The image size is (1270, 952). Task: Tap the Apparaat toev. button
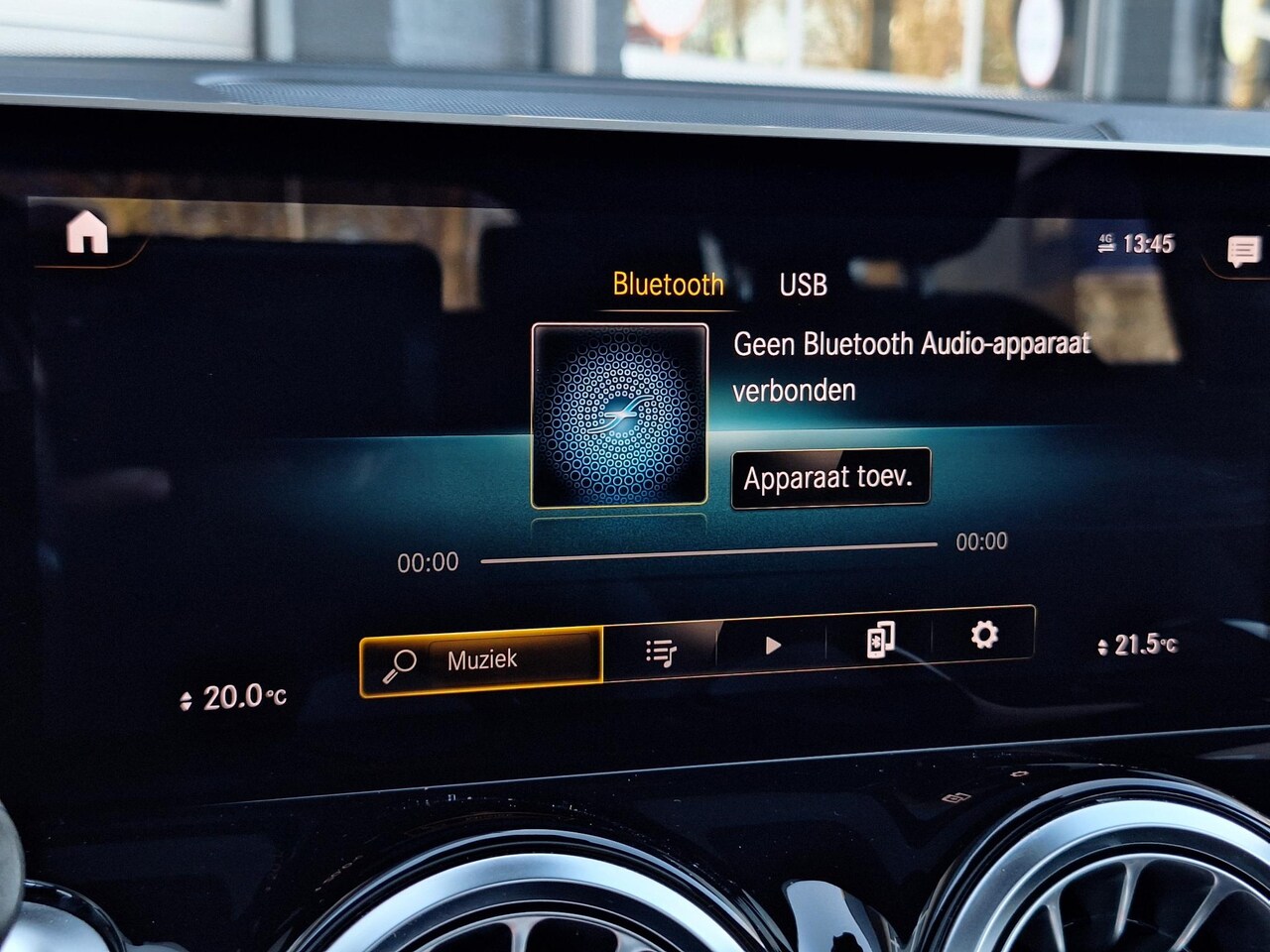828,479
